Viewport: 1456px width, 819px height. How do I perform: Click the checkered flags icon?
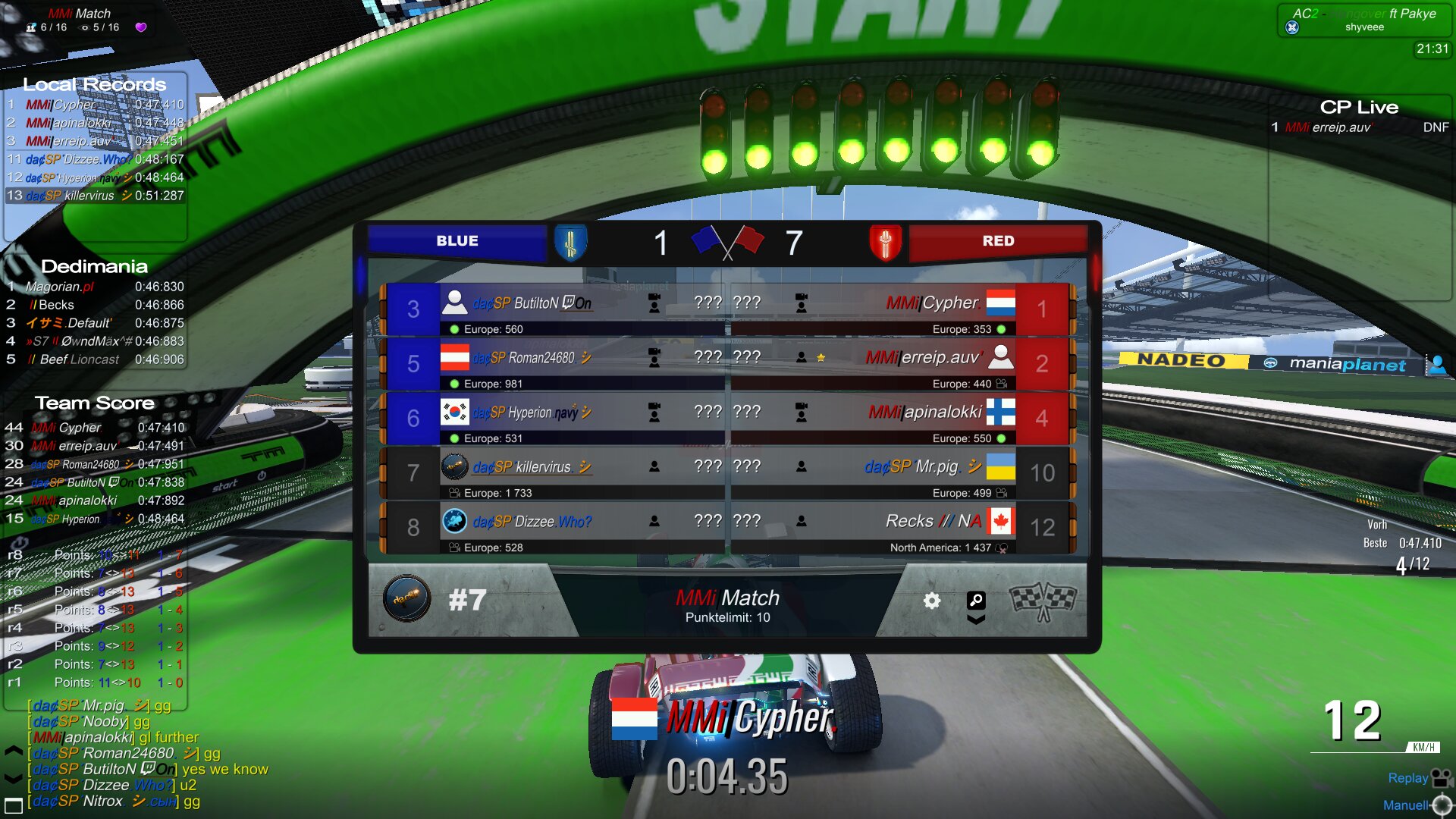click(x=1043, y=601)
